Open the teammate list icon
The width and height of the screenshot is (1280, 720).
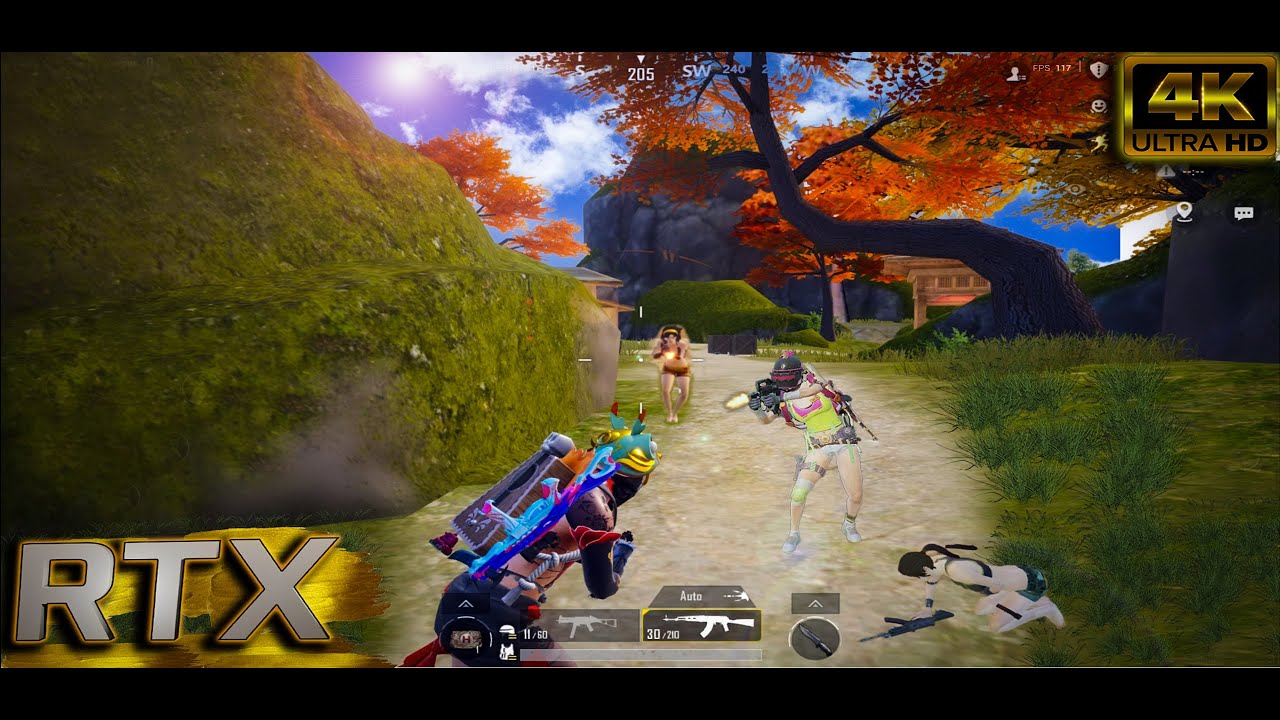1016,73
